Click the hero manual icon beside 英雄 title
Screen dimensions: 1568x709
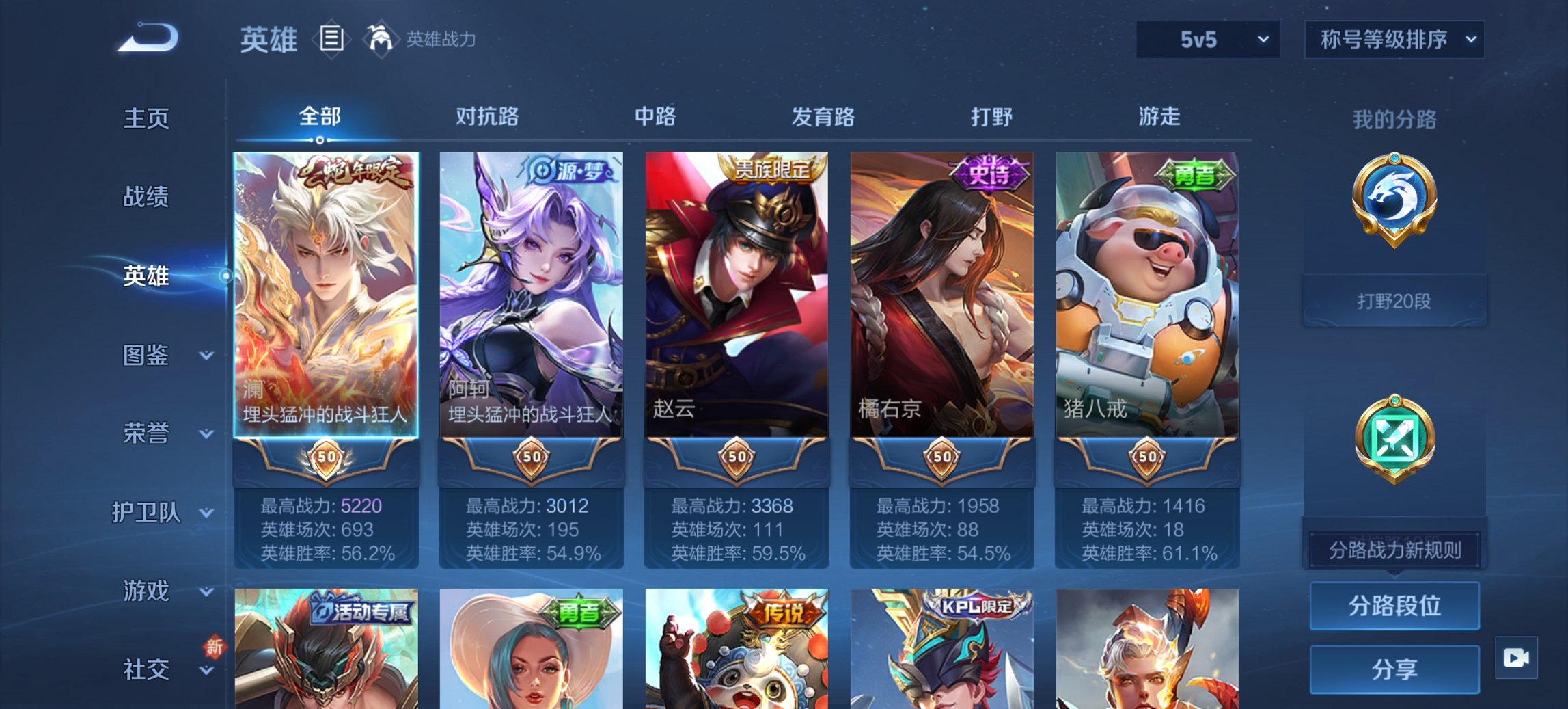pos(330,40)
